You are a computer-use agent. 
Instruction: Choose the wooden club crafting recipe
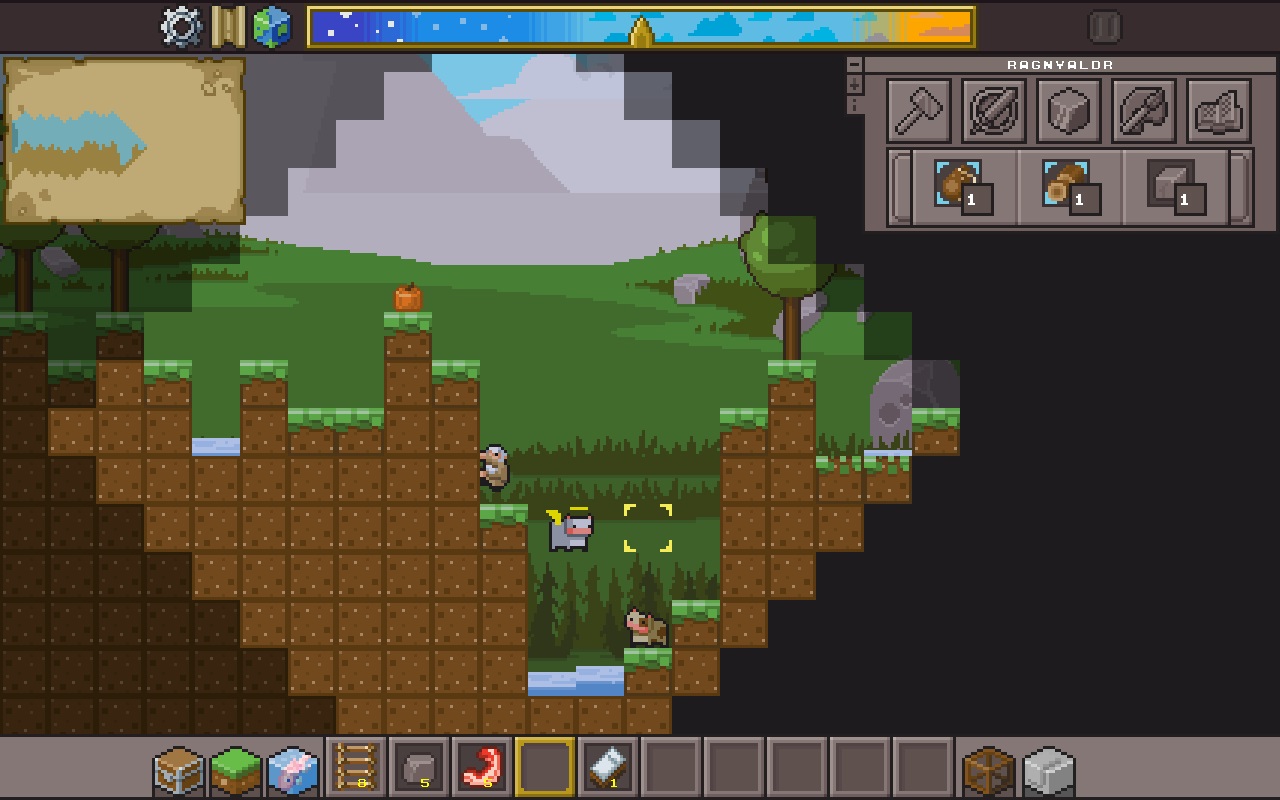[962, 187]
